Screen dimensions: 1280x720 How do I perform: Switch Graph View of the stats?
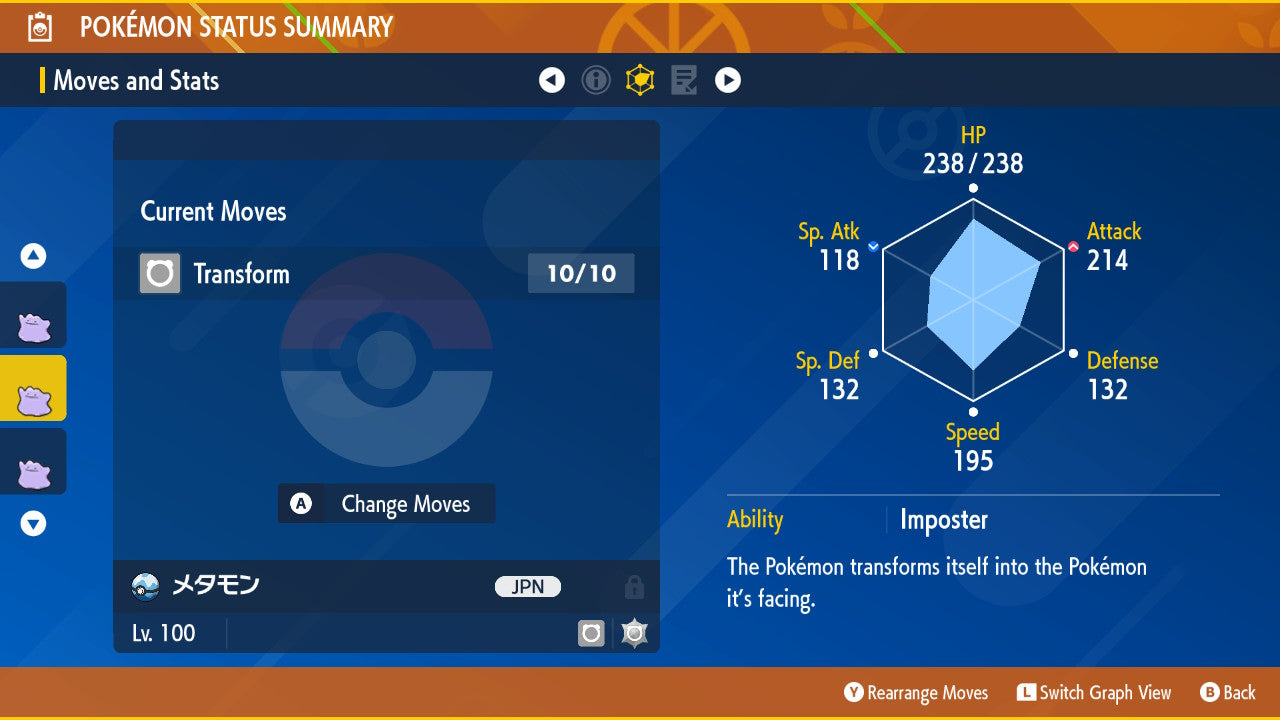tap(1094, 693)
